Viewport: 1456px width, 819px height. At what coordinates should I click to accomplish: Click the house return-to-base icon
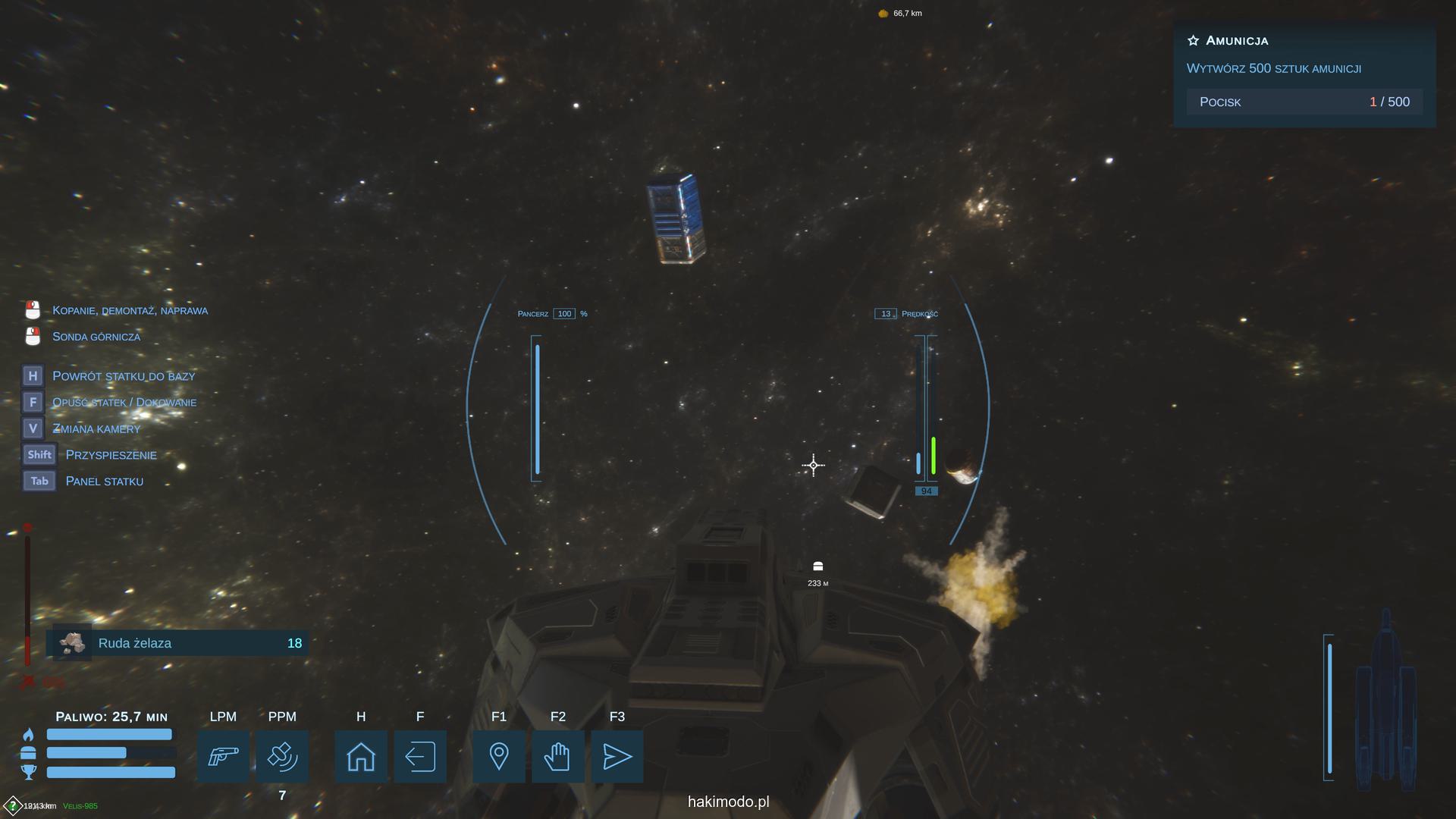point(361,756)
